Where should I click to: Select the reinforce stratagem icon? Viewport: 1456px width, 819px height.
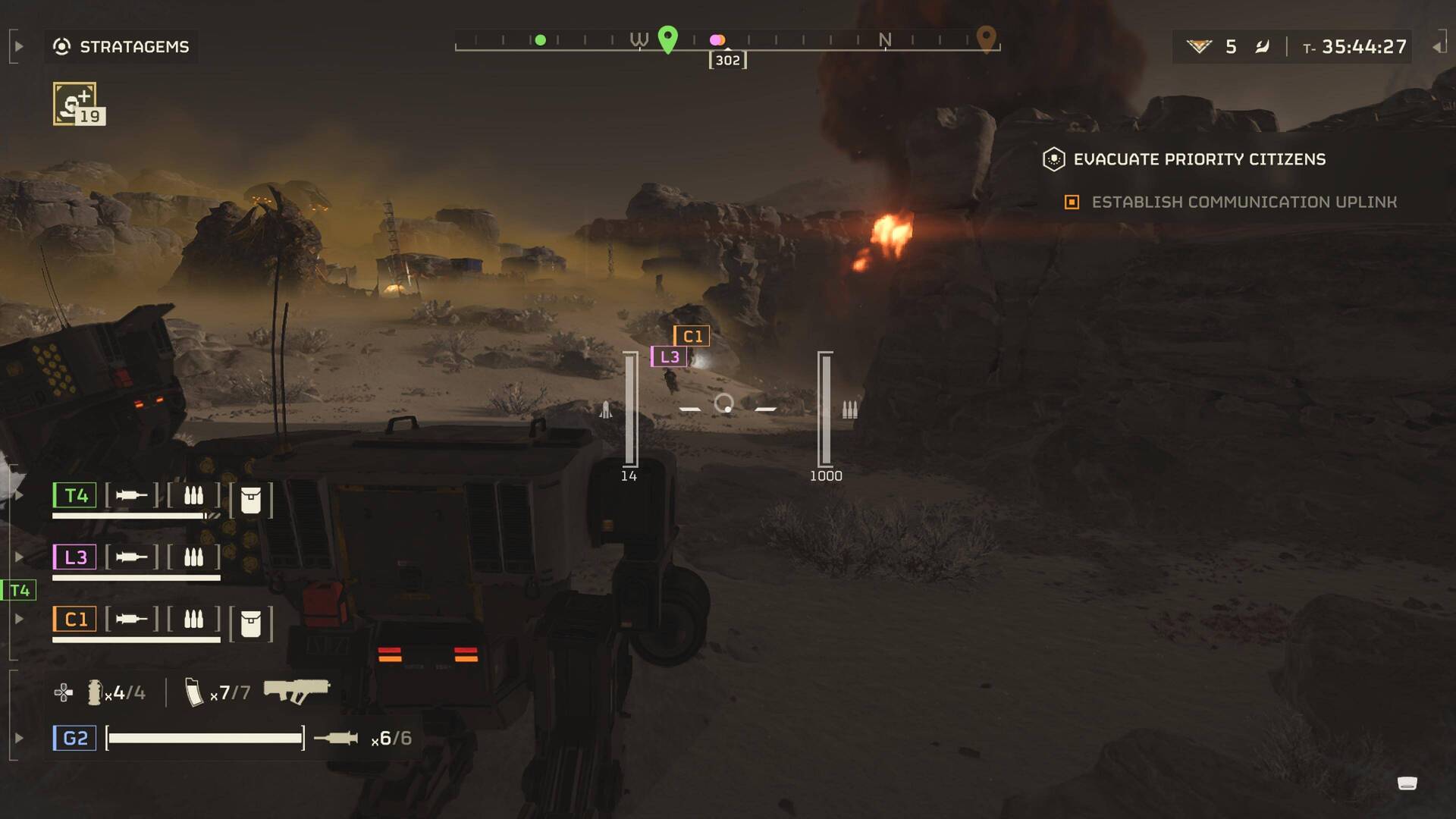point(75,104)
